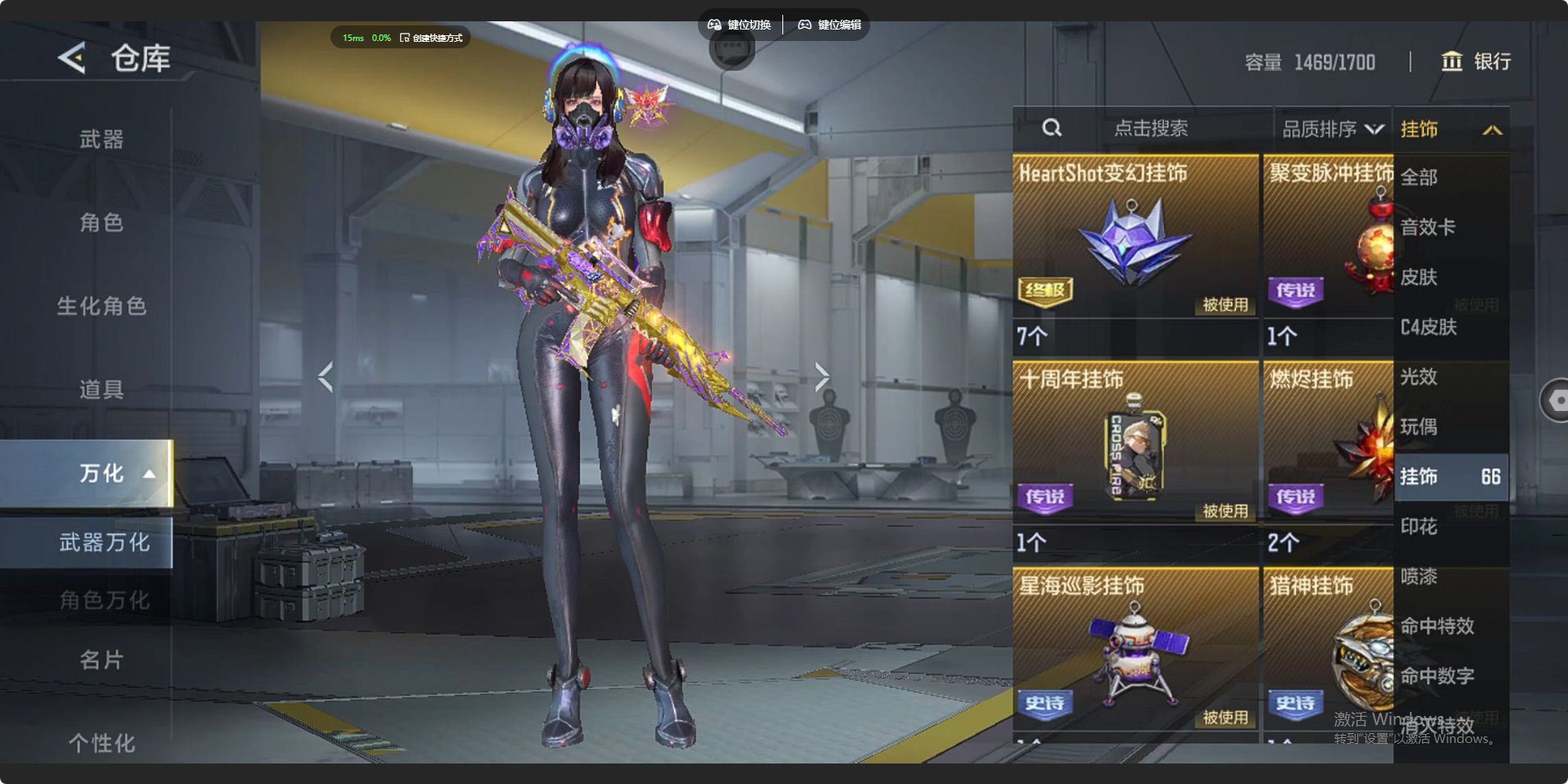Switch to the 角色 character category
Viewport: 1568px width, 784px height.
point(101,222)
